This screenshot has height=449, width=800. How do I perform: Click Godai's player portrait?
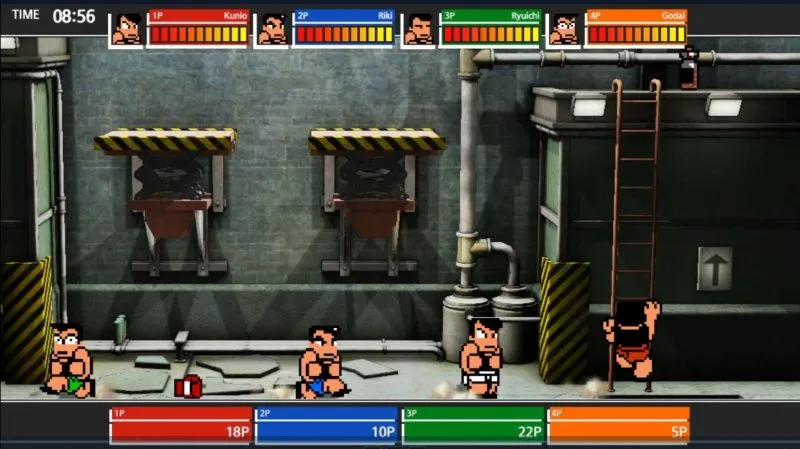[565, 29]
